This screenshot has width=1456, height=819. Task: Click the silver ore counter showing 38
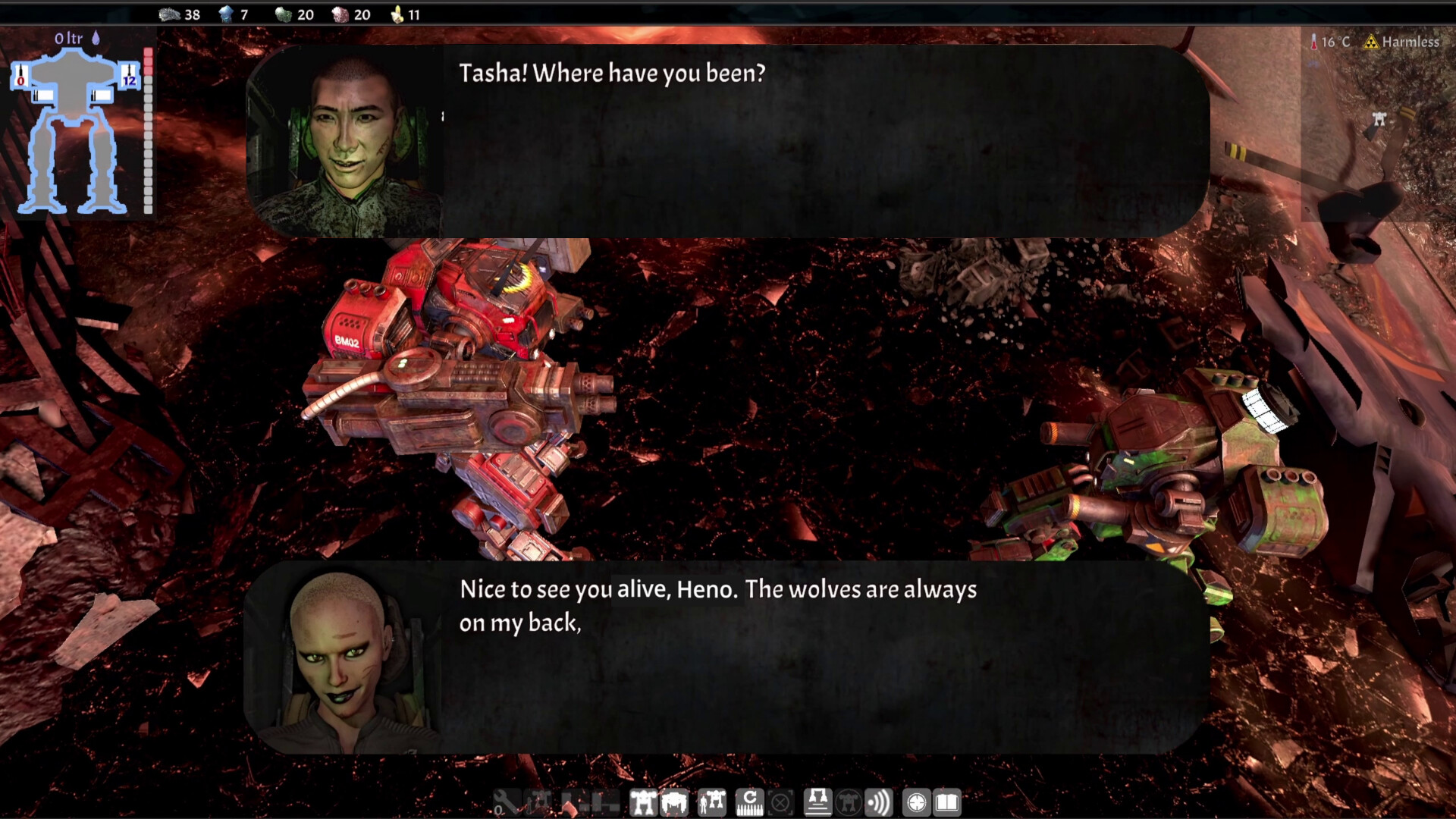[x=179, y=14]
